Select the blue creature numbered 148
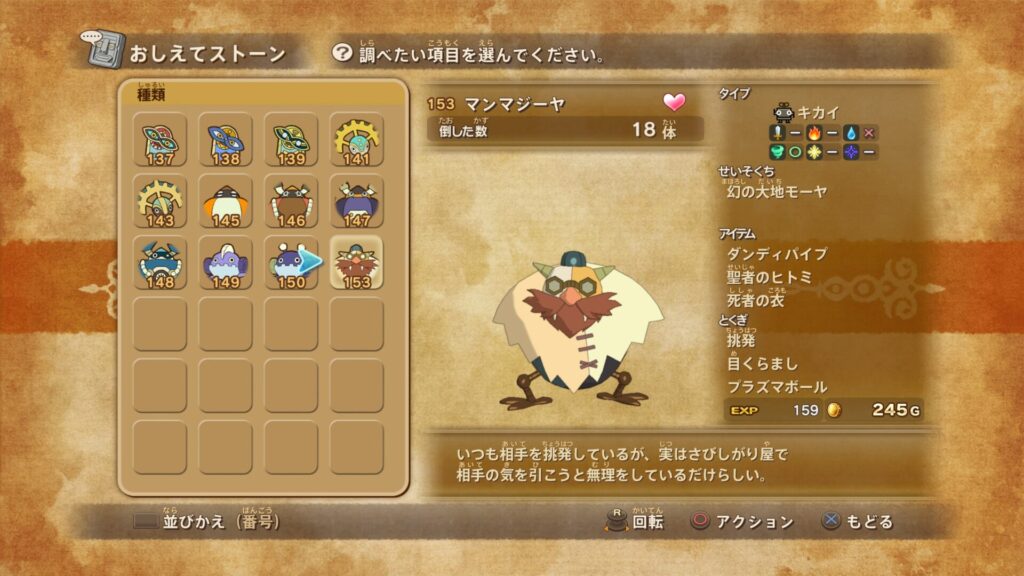This screenshot has height=576, width=1024. (x=160, y=264)
